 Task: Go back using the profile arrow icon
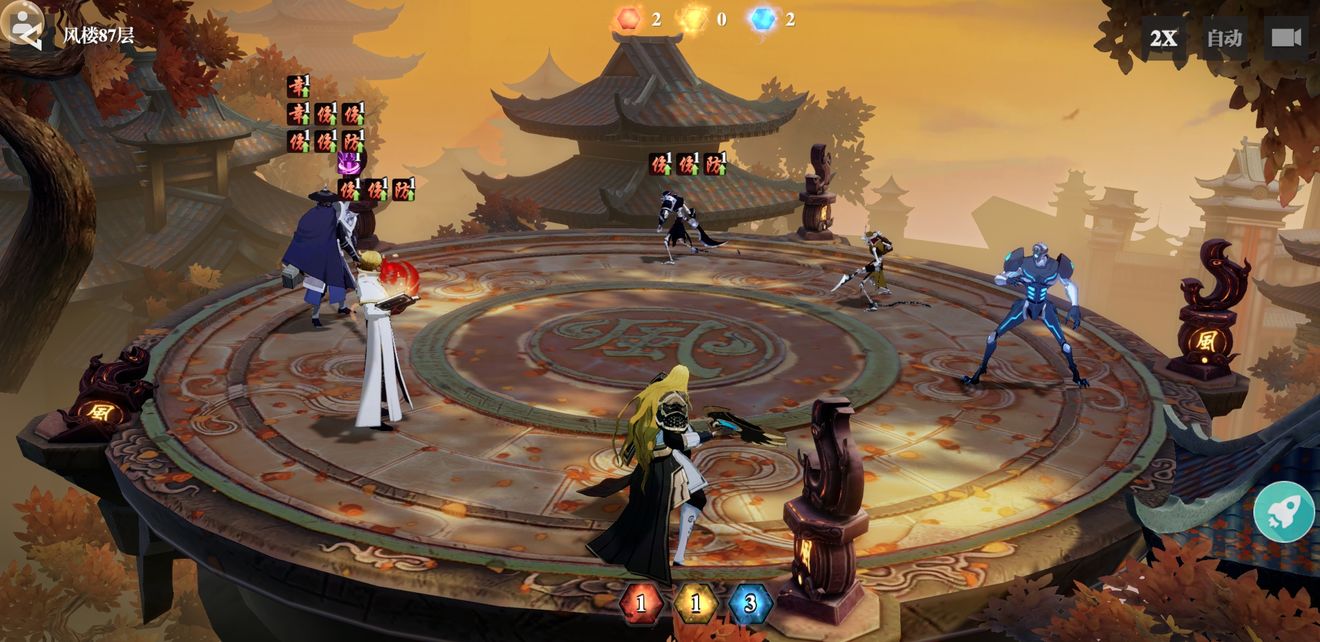(x=23, y=26)
